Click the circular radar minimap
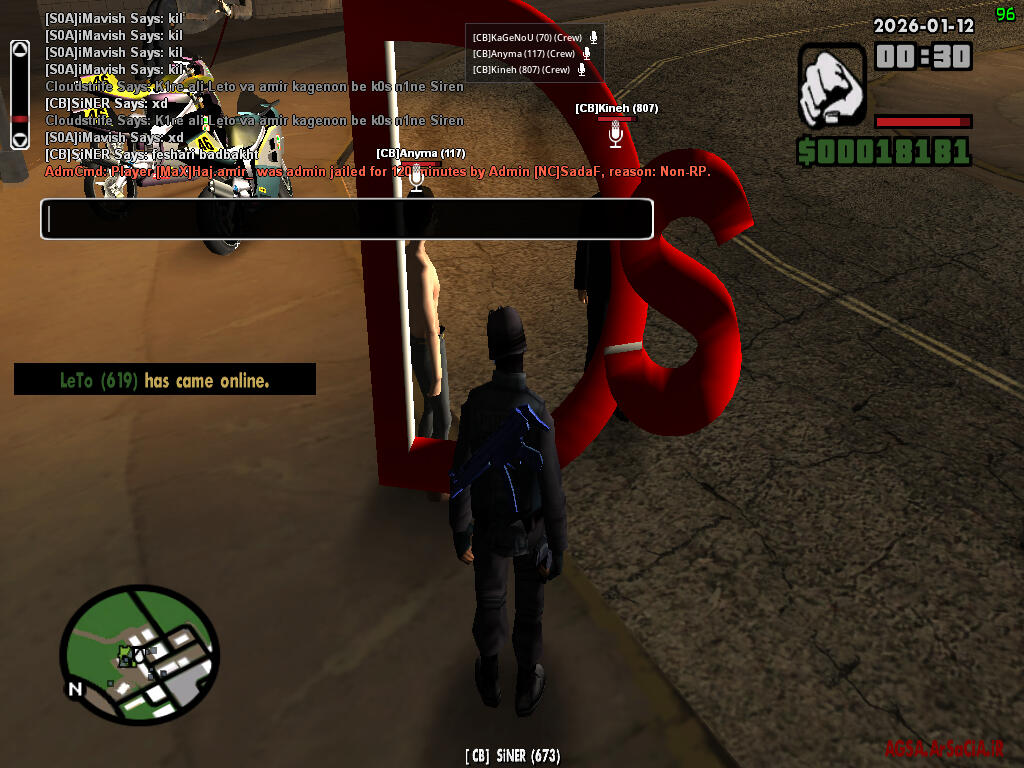The image size is (1024, 768). (139, 654)
